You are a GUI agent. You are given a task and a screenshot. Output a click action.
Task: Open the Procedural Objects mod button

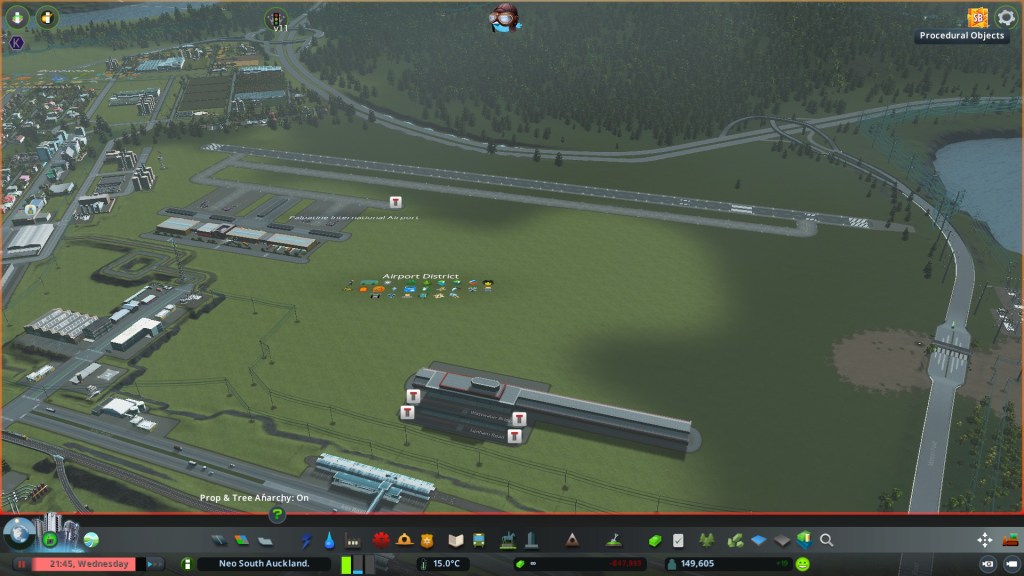[x=976, y=17]
